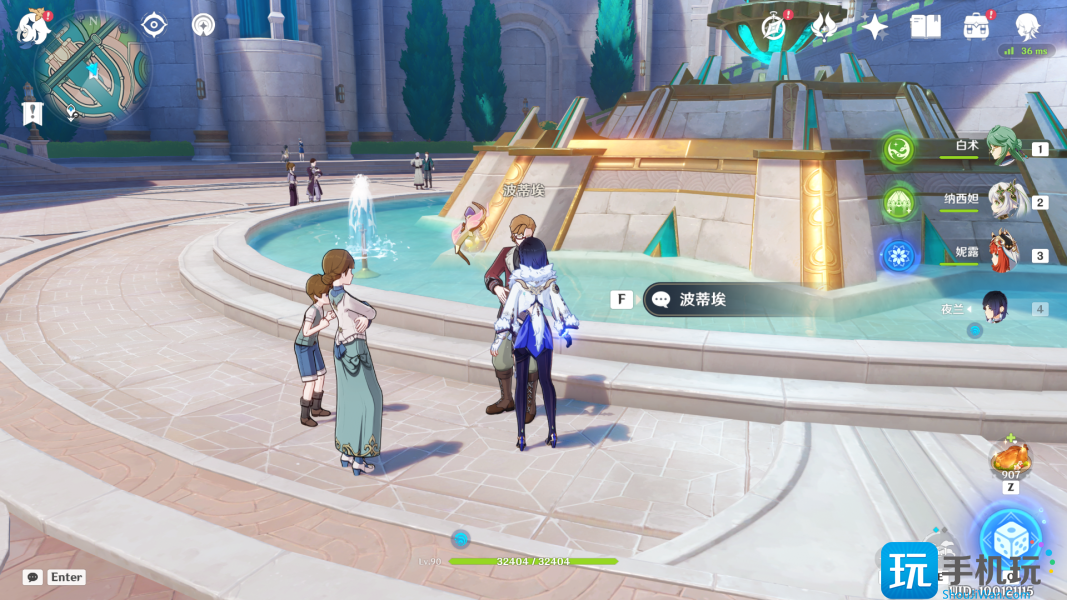Screen dimensions: 1067x600
Task: Select party member 夜兰
Action: 997,307
